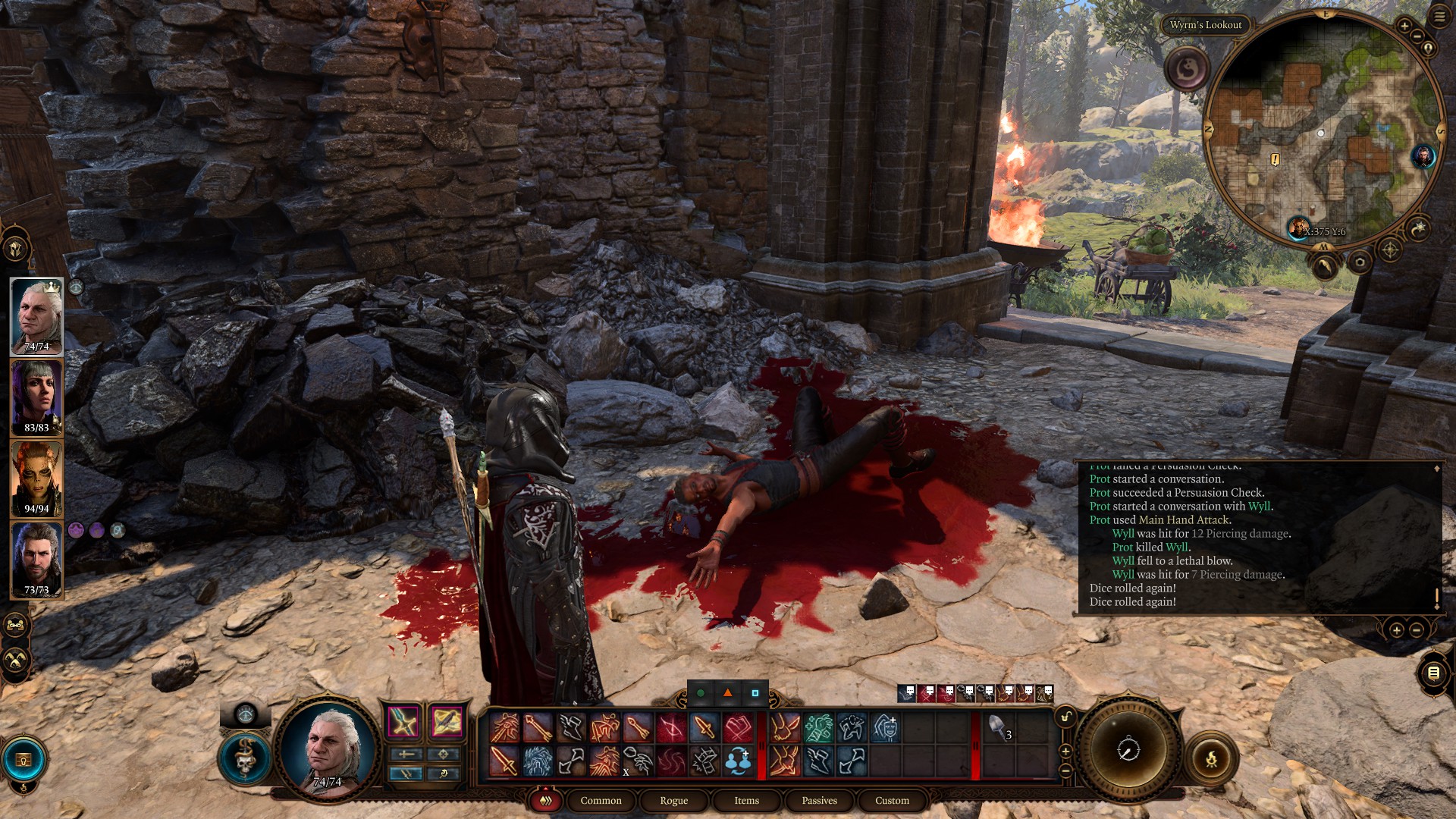The height and width of the screenshot is (819, 1456).
Task: Switch to the Common hotbar tab
Action: pyautogui.click(x=601, y=800)
